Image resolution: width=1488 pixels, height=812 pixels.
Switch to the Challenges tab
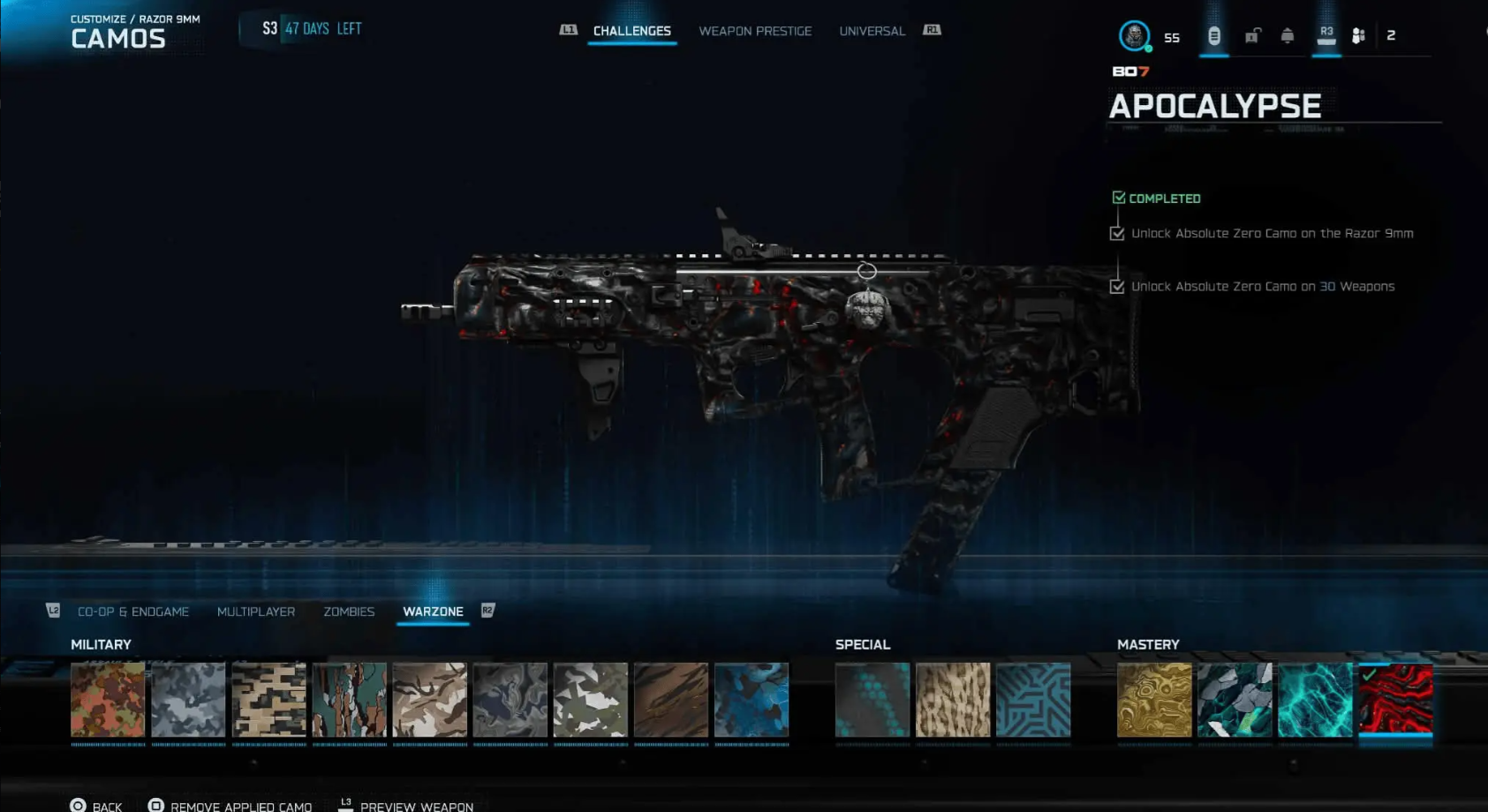click(x=631, y=31)
